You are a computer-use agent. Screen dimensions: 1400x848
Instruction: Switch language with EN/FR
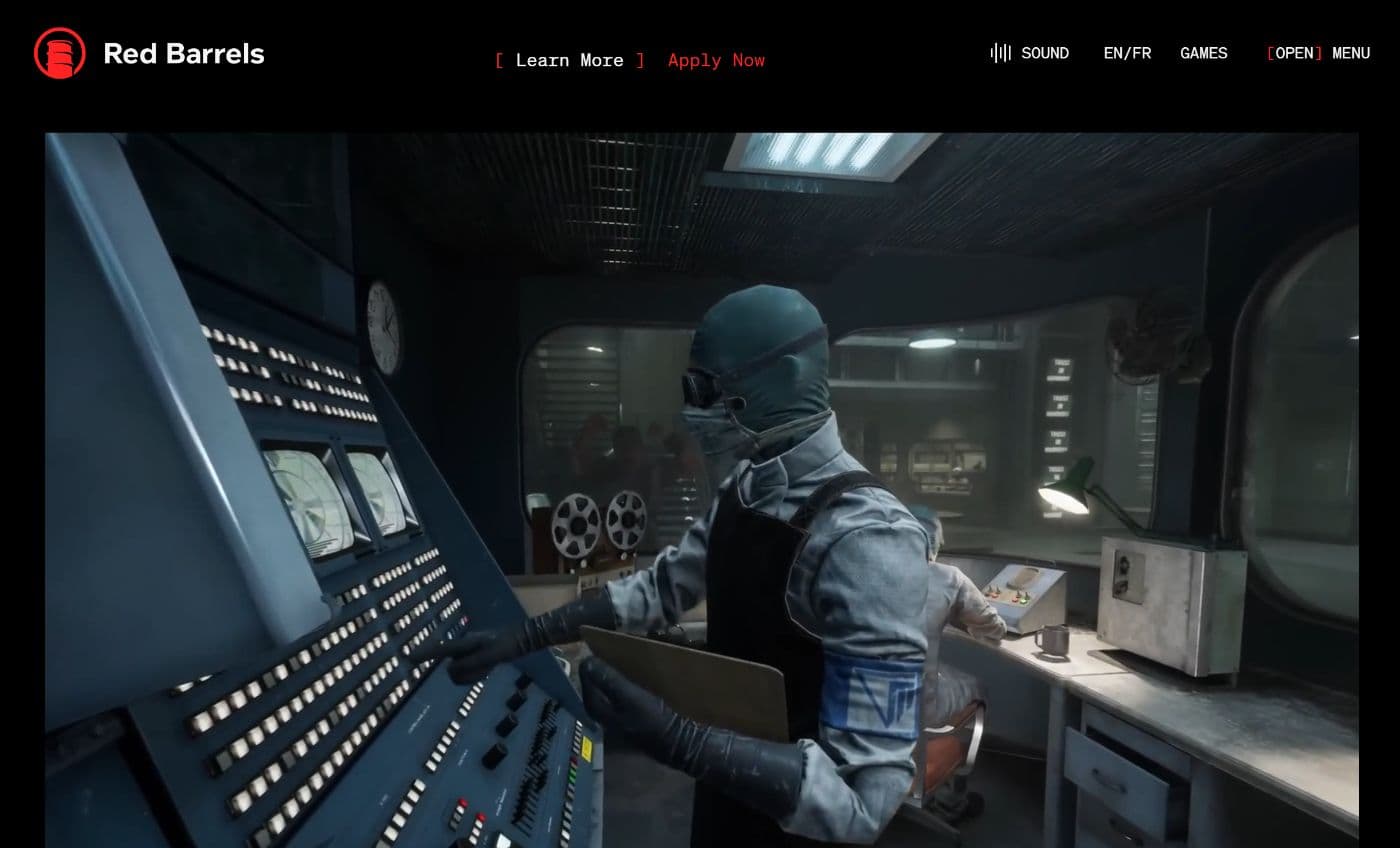pos(1127,53)
